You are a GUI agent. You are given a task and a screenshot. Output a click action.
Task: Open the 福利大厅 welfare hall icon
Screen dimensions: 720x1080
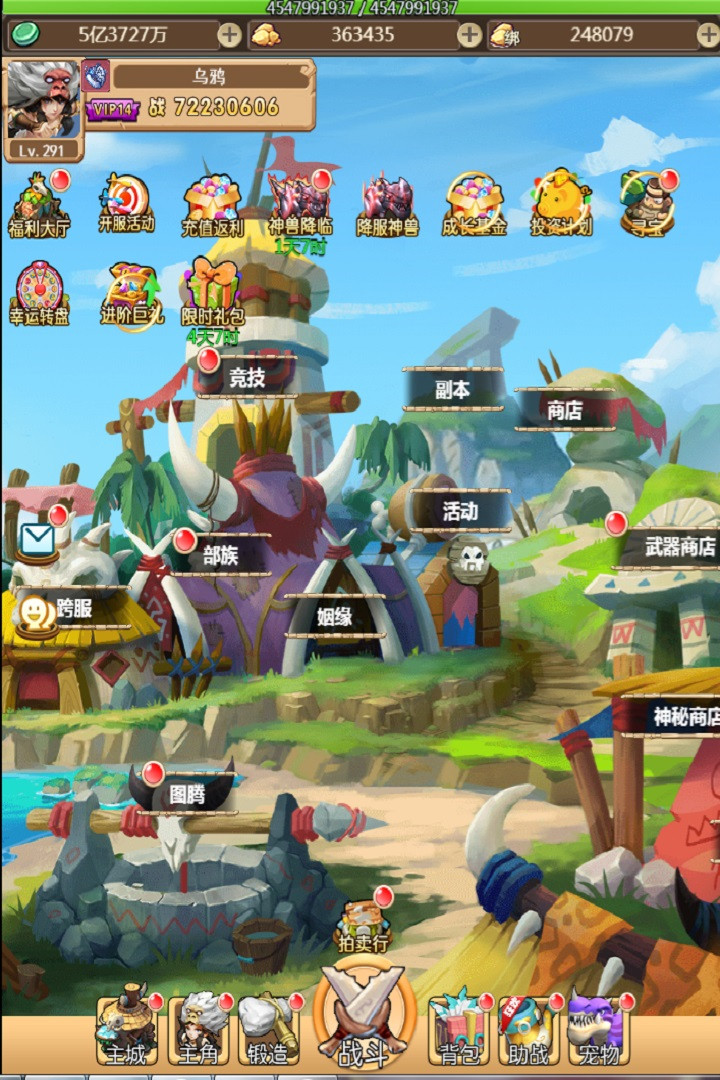tap(39, 204)
